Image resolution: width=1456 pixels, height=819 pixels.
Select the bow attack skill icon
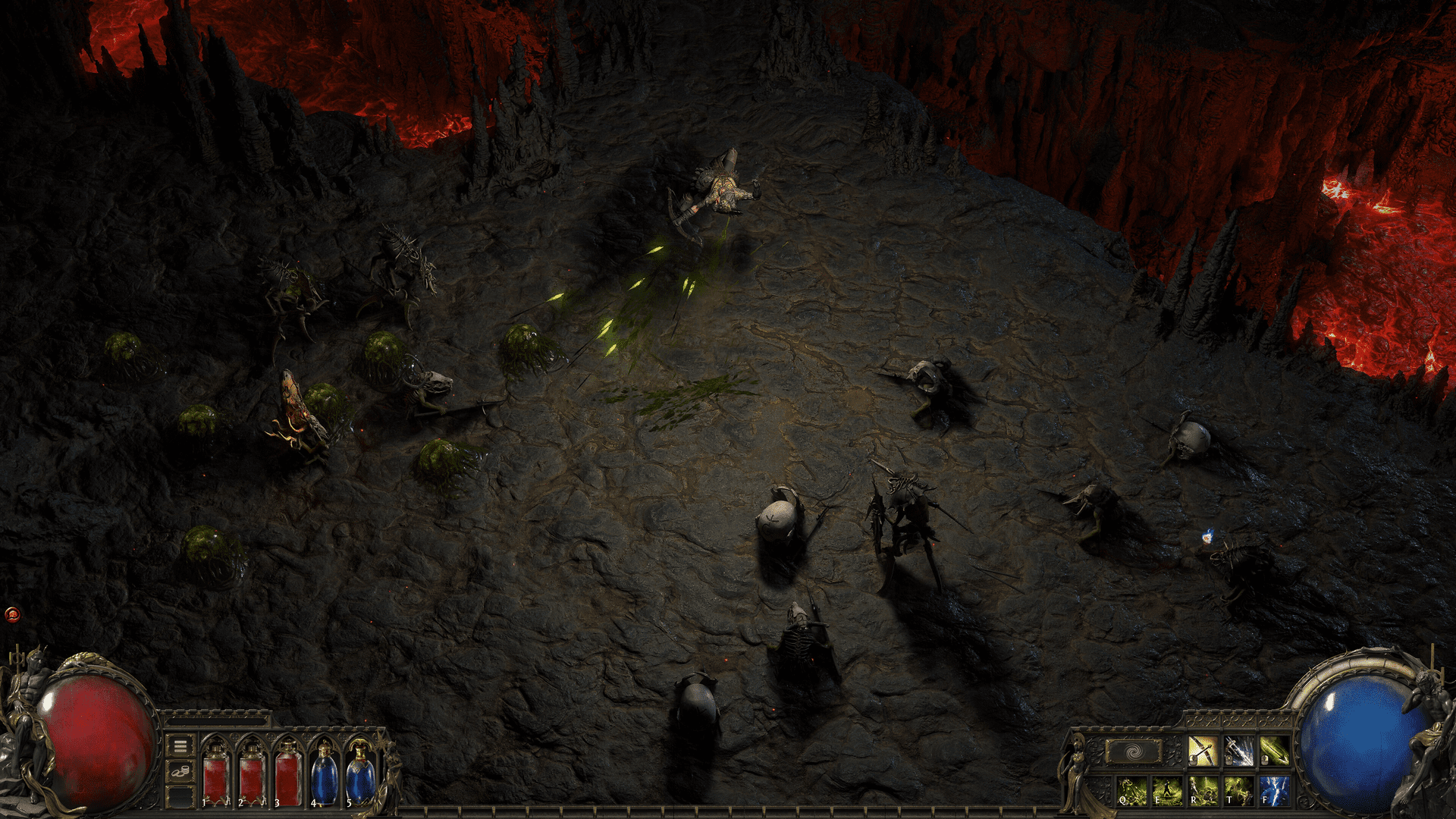1203,751
